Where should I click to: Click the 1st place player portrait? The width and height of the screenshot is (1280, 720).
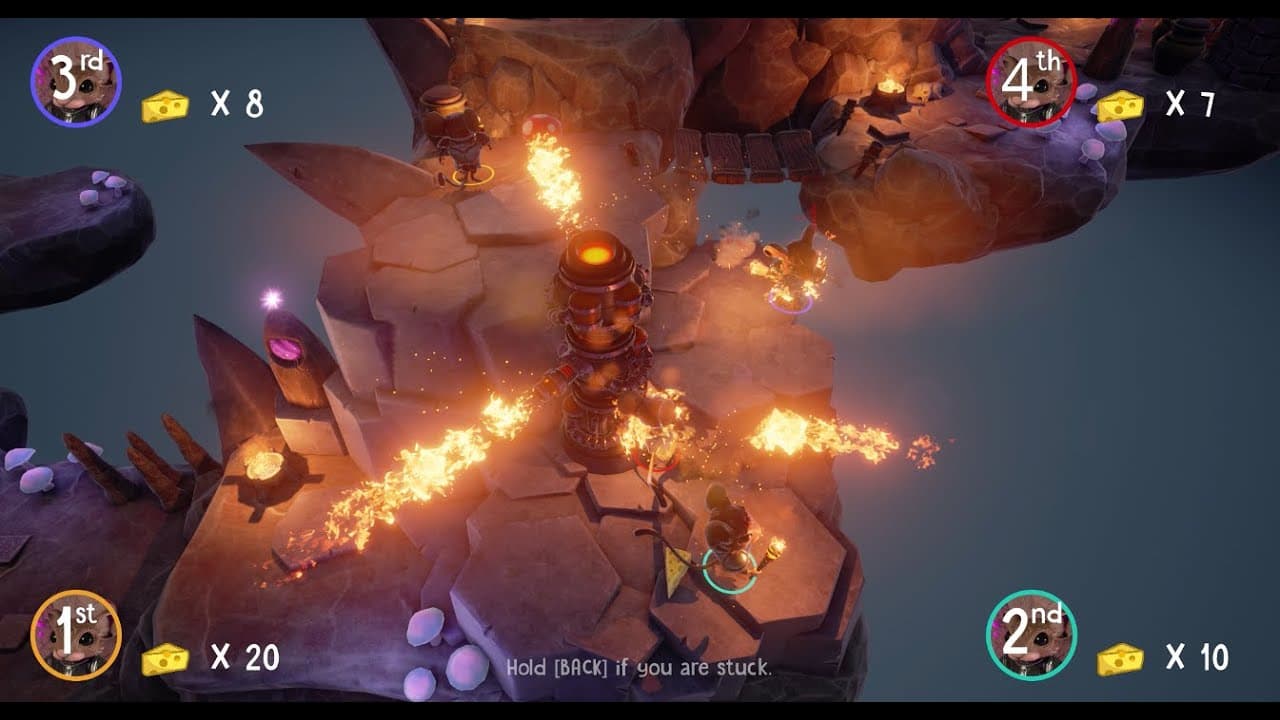pos(76,635)
